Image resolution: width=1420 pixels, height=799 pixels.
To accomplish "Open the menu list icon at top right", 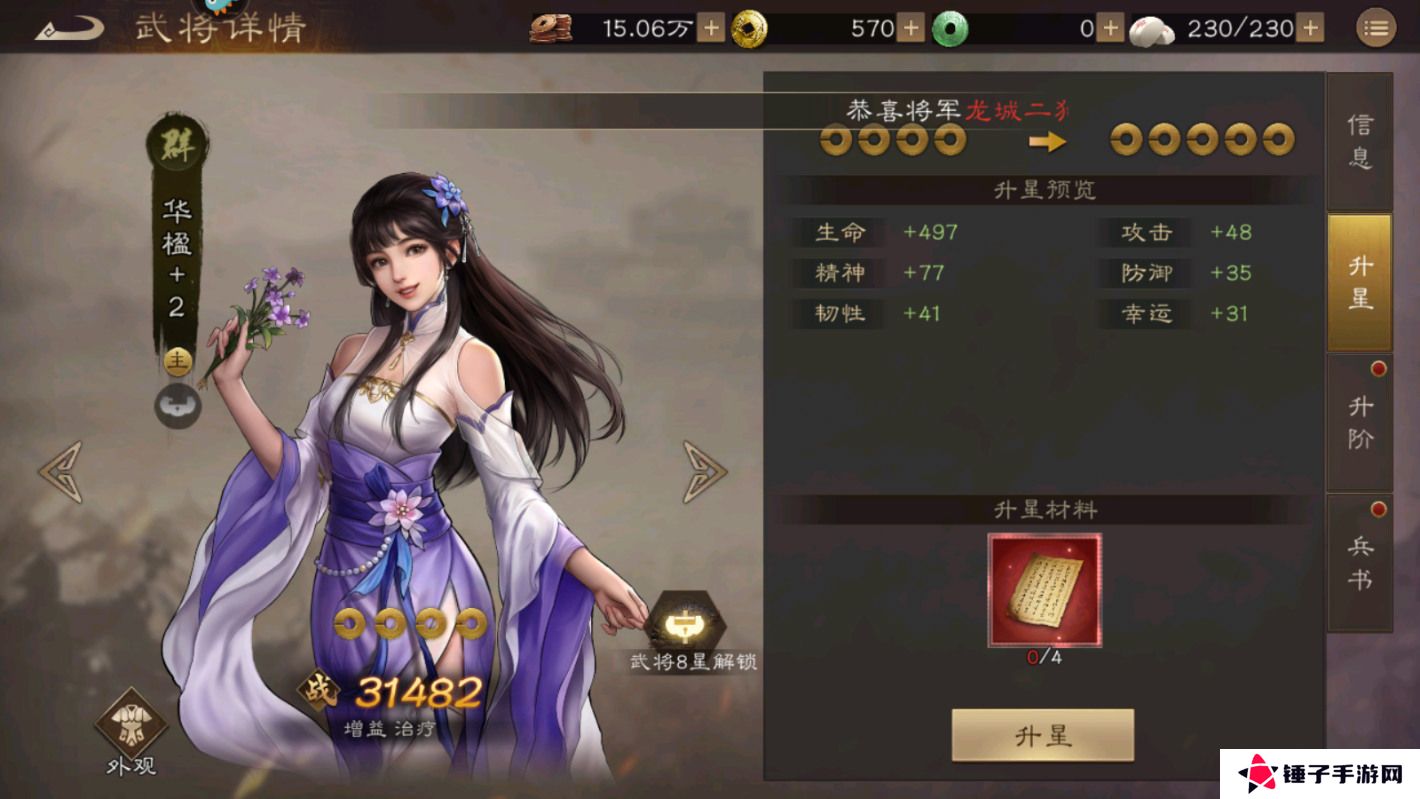I will (x=1378, y=27).
